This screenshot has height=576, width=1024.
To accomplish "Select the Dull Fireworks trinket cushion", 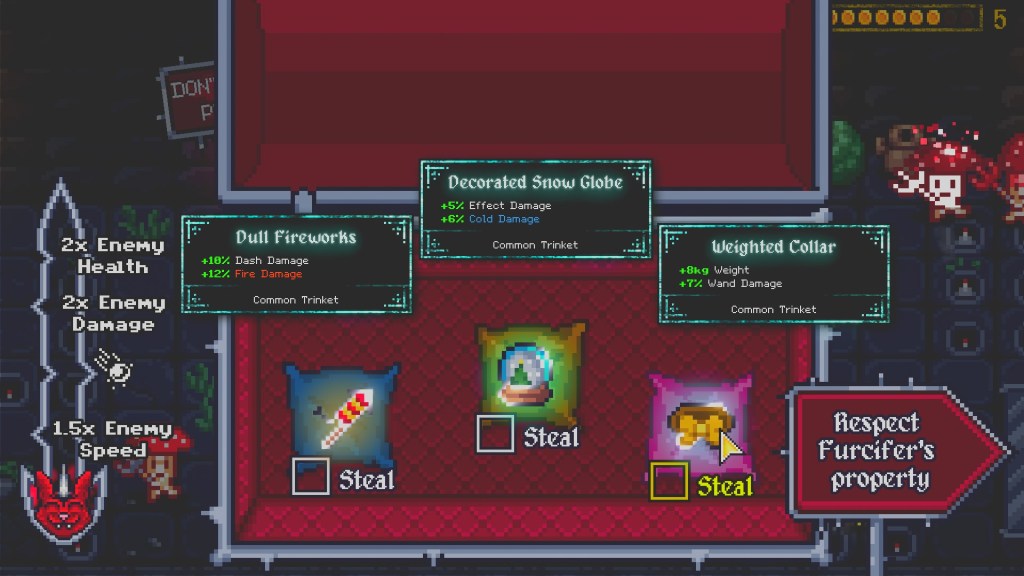I will coord(341,412).
